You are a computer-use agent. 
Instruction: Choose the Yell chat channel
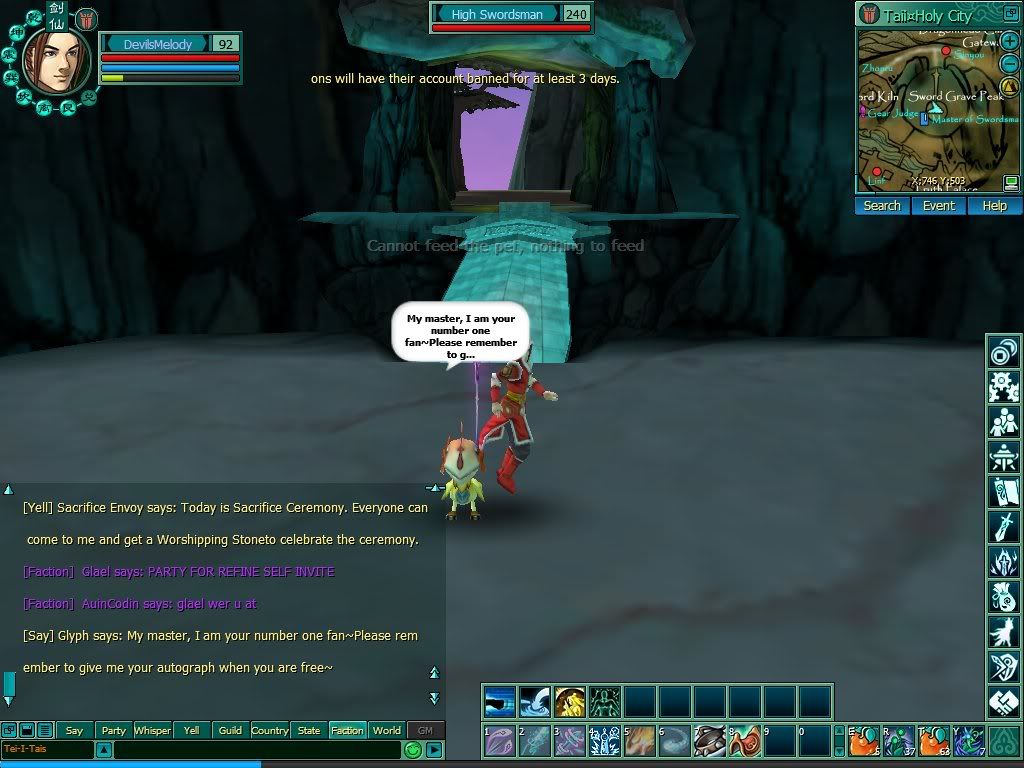point(191,731)
